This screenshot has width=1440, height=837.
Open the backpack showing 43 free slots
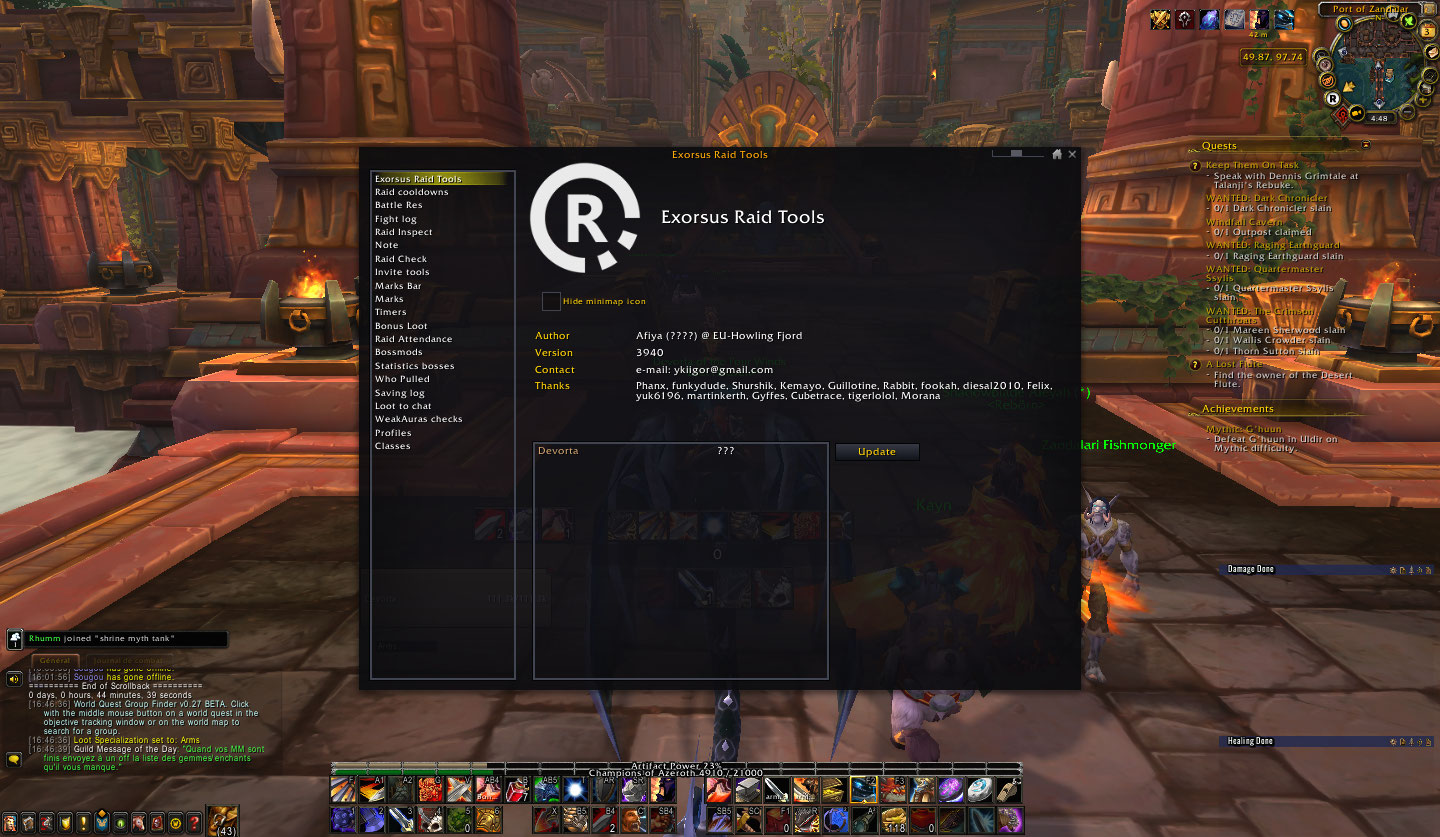223,818
